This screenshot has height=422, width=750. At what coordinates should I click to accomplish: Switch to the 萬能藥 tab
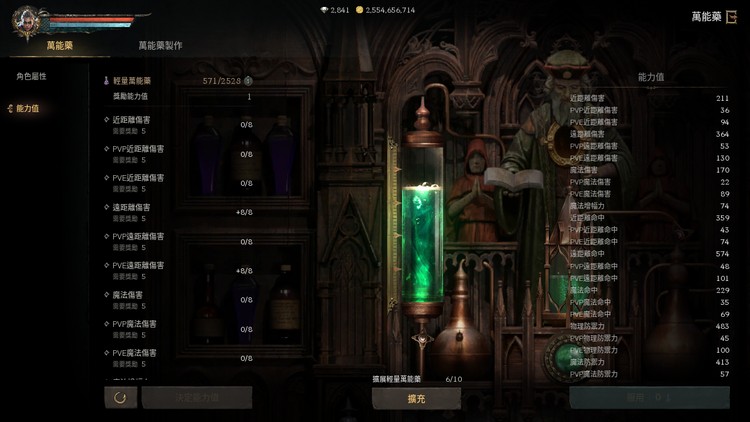coord(59,46)
